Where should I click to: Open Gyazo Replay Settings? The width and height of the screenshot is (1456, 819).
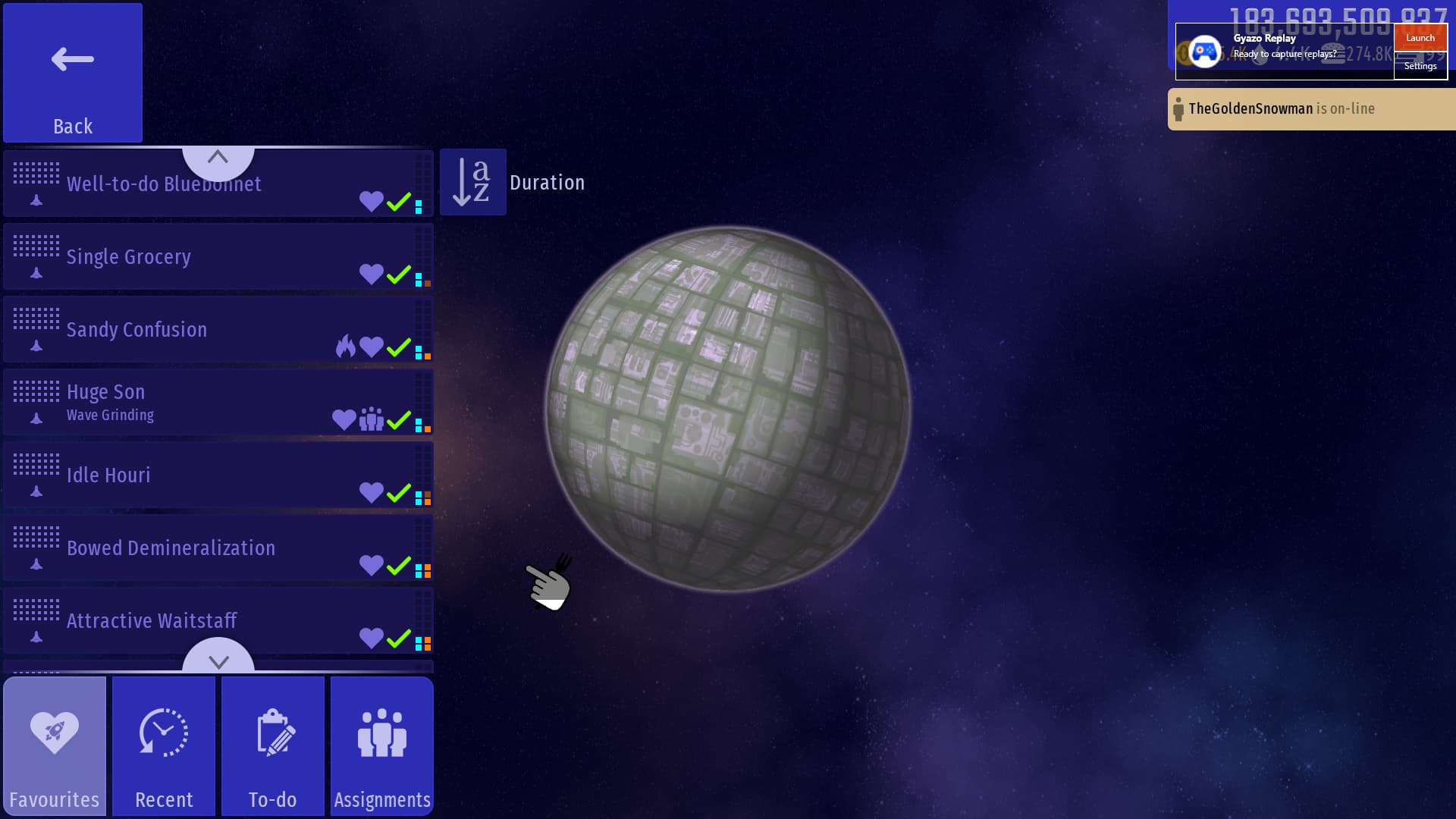pyautogui.click(x=1420, y=66)
